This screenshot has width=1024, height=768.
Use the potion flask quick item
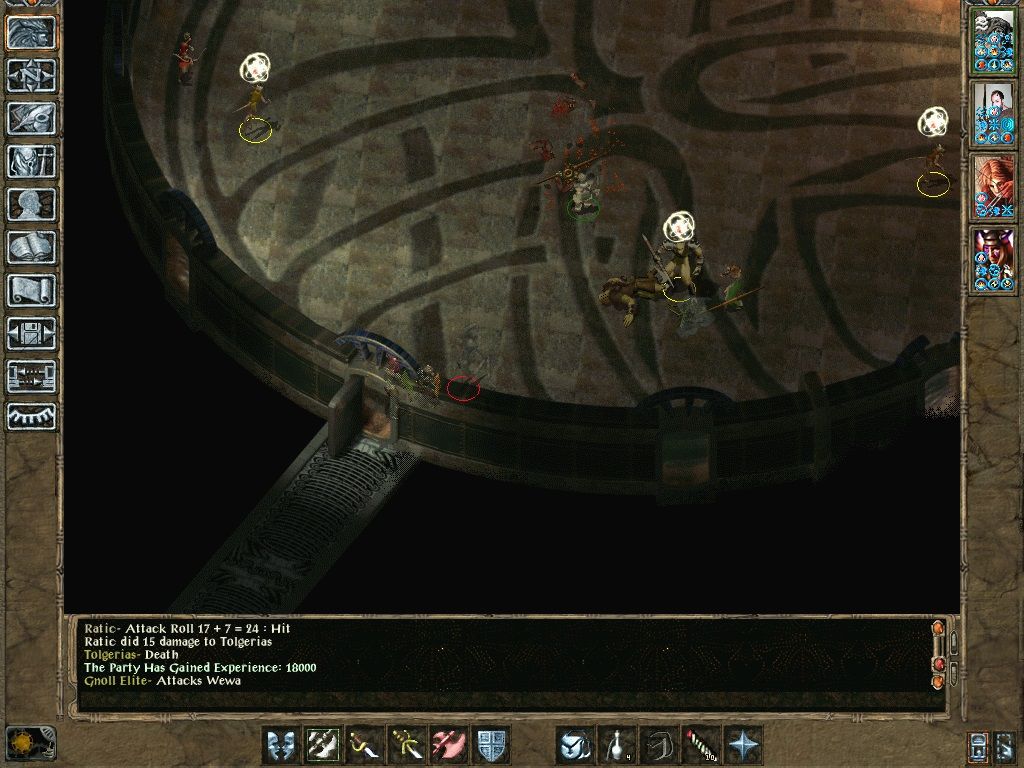(x=617, y=745)
